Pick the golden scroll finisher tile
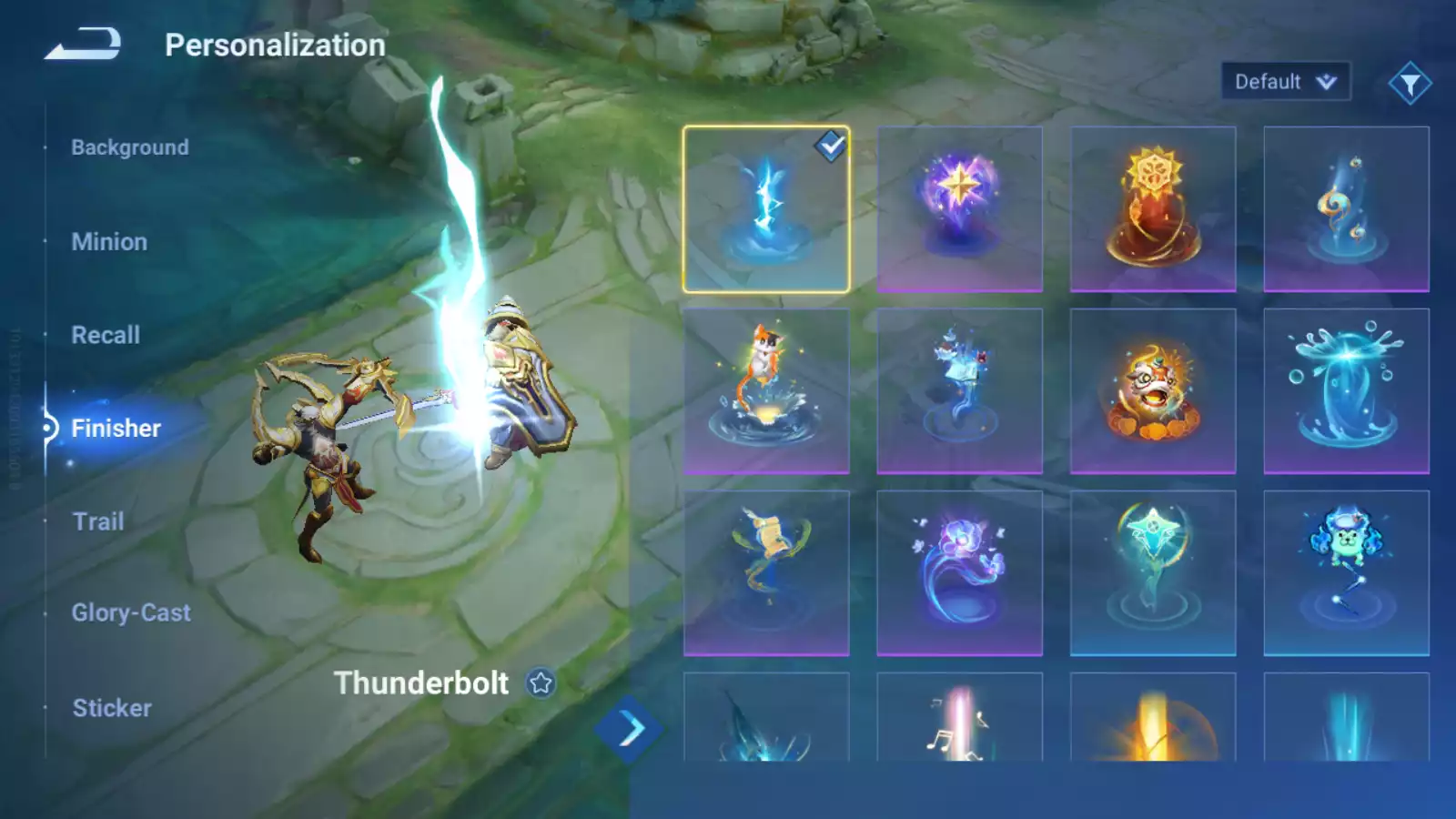The width and height of the screenshot is (1456, 819). 766,573
